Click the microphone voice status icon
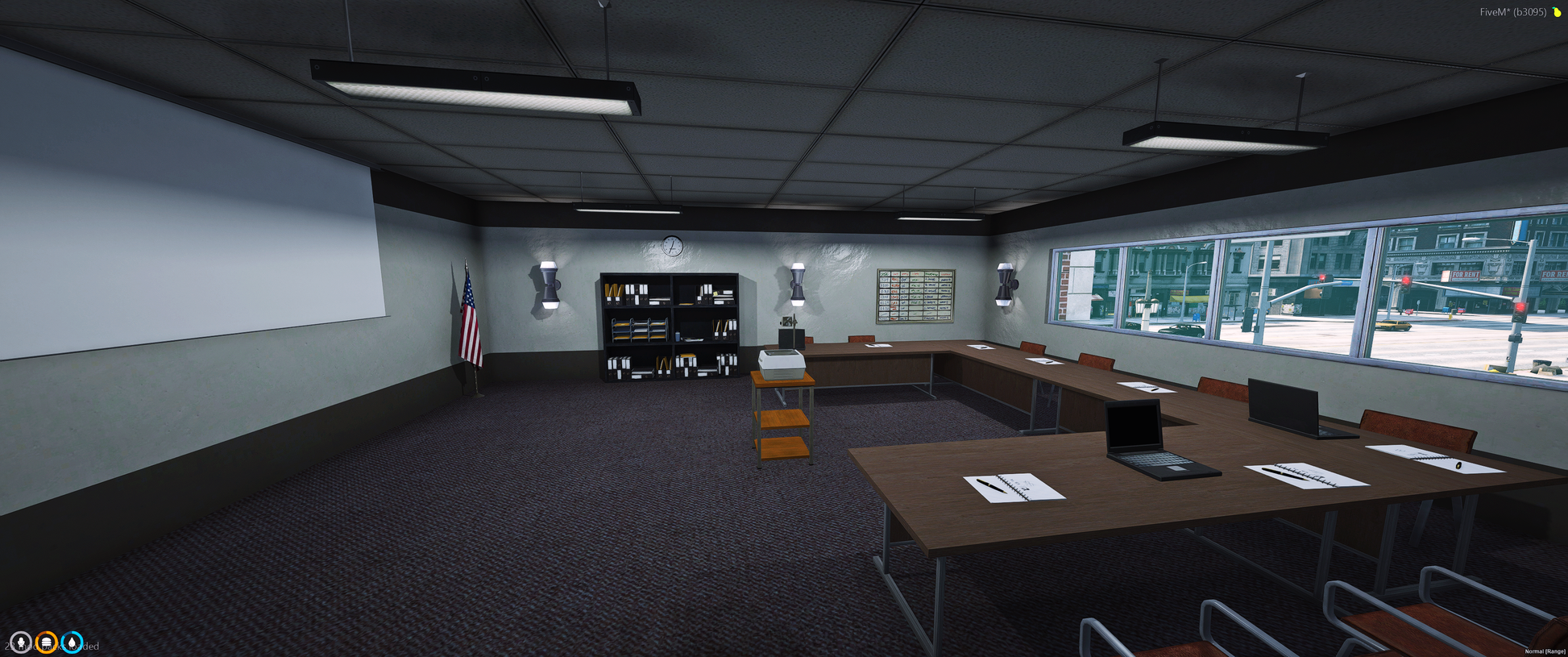1568x657 pixels. [x=21, y=642]
